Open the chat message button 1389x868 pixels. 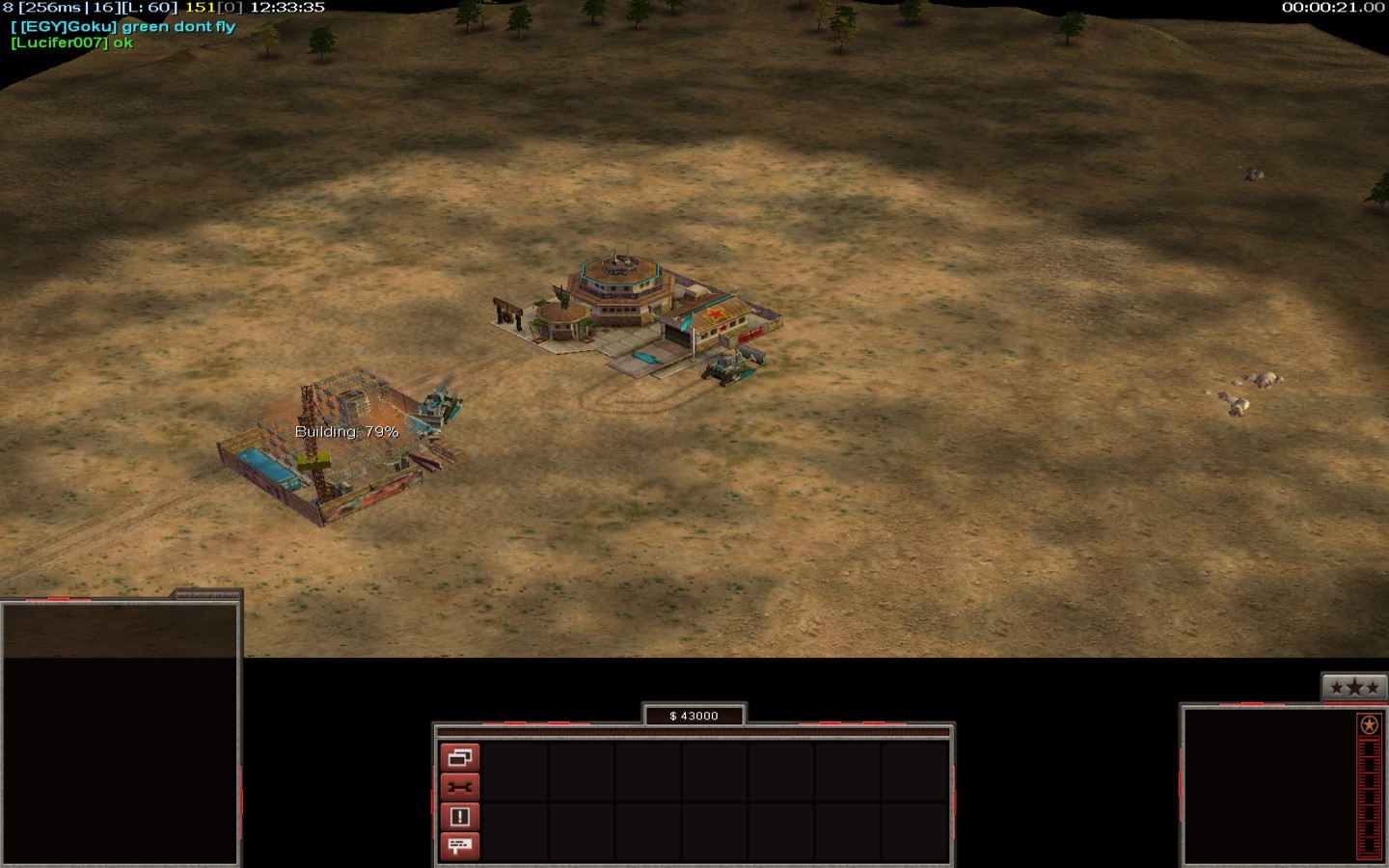pos(459,846)
